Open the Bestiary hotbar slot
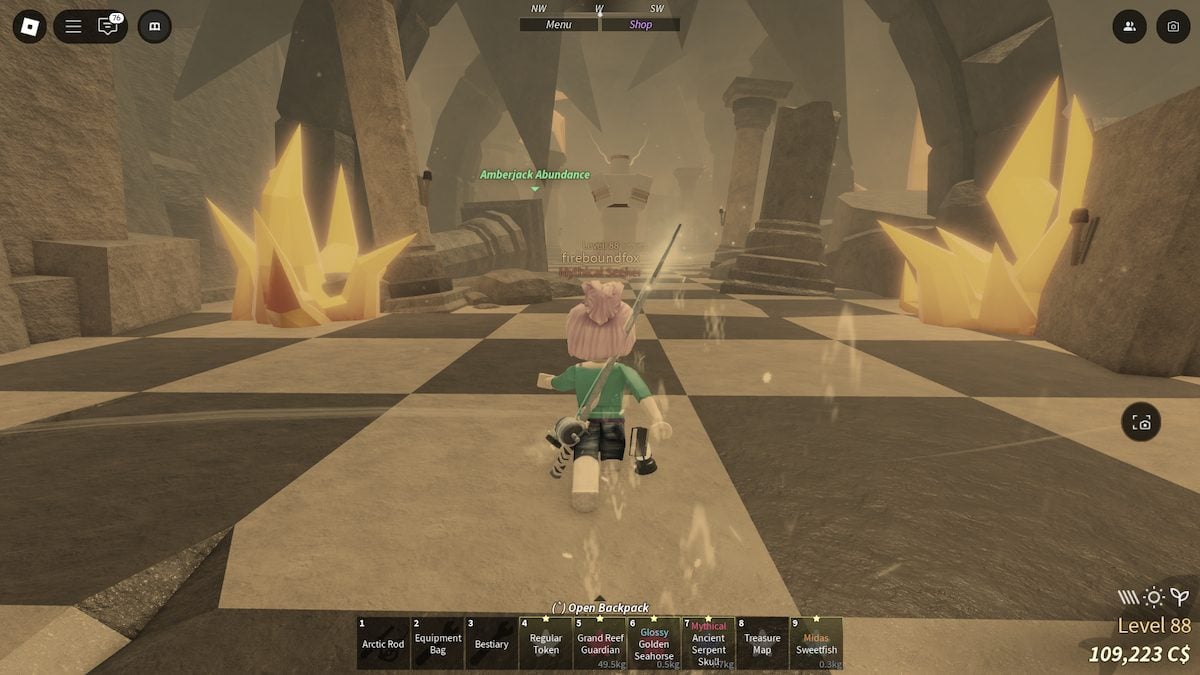Image resolution: width=1200 pixels, height=675 pixels. tap(492, 643)
